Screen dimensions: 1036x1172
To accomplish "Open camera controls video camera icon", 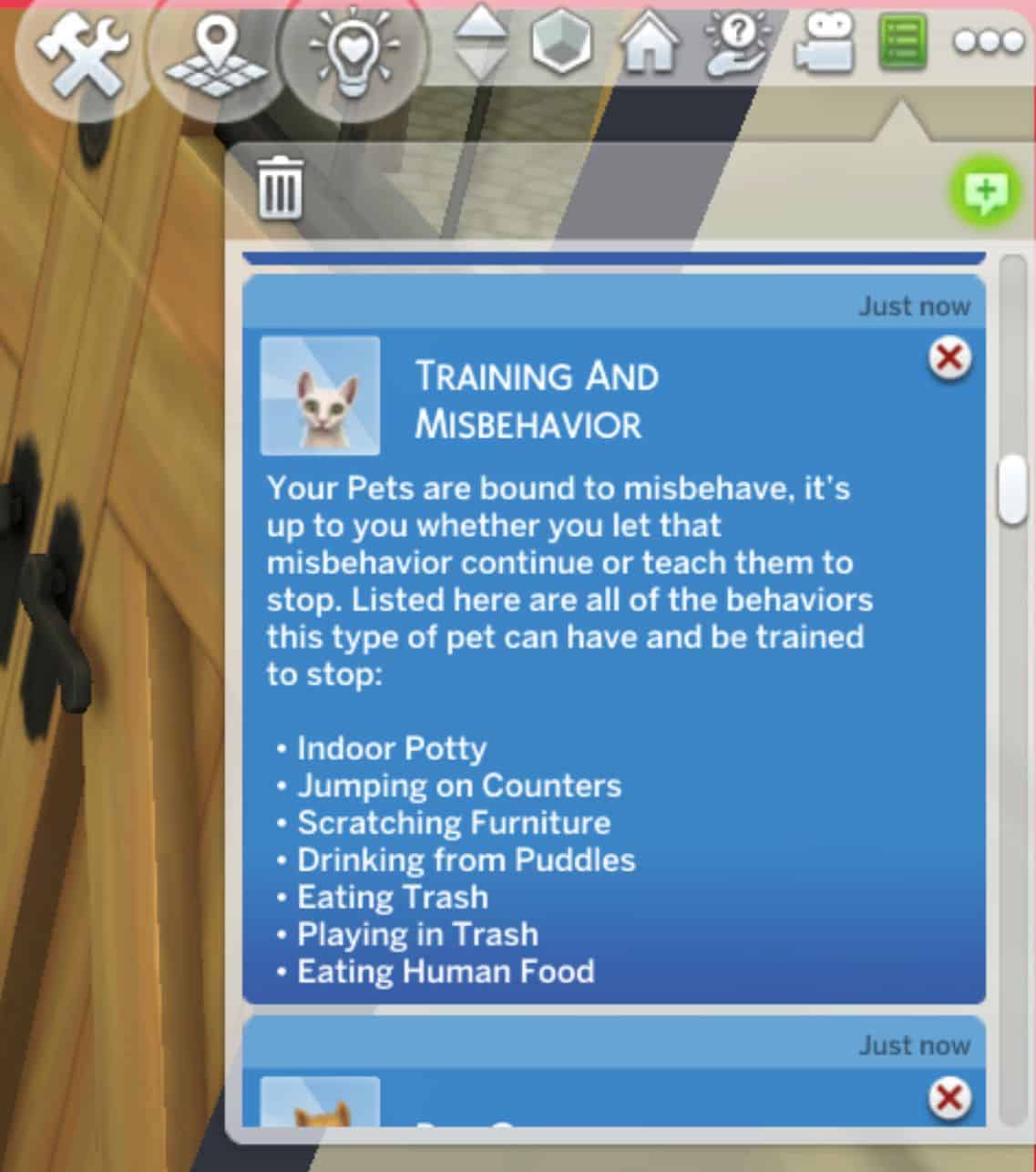I will click(x=824, y=43).
